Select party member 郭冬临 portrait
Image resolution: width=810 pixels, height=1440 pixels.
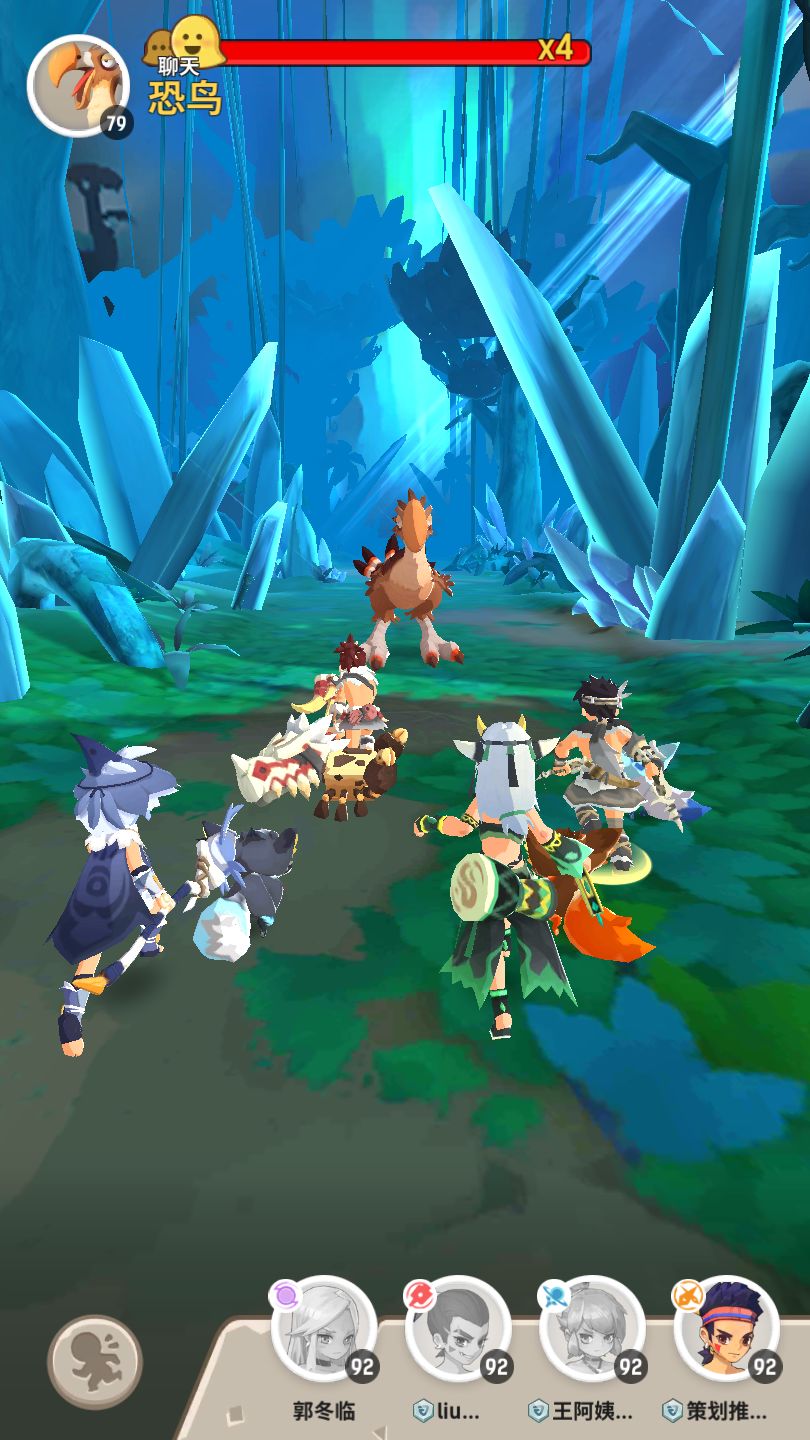pos(324,1329)
